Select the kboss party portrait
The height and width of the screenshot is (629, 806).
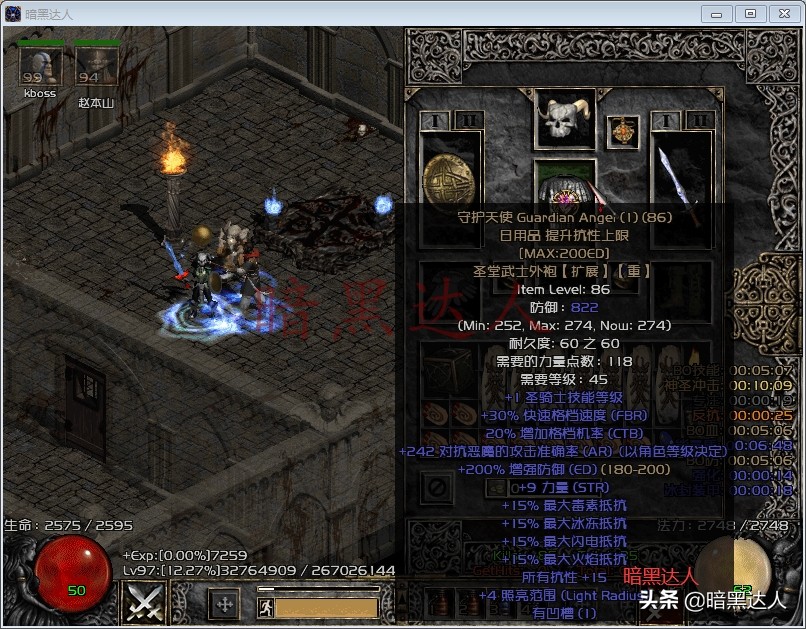40,66
